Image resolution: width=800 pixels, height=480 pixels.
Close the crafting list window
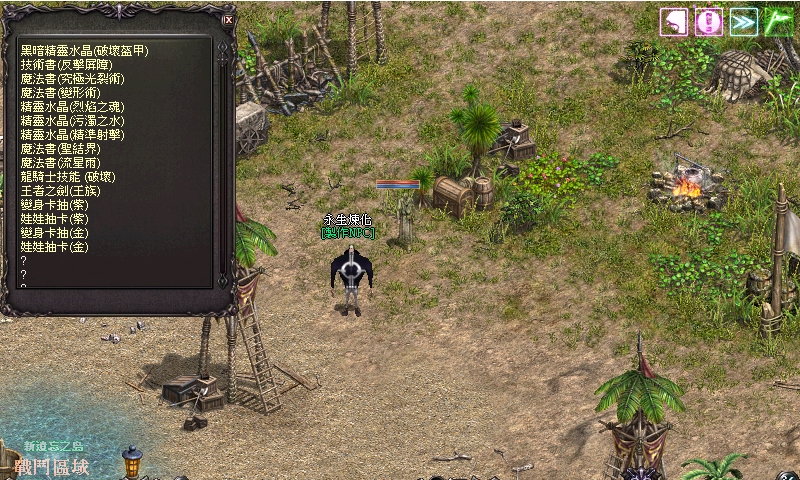[x=228, y=19]
